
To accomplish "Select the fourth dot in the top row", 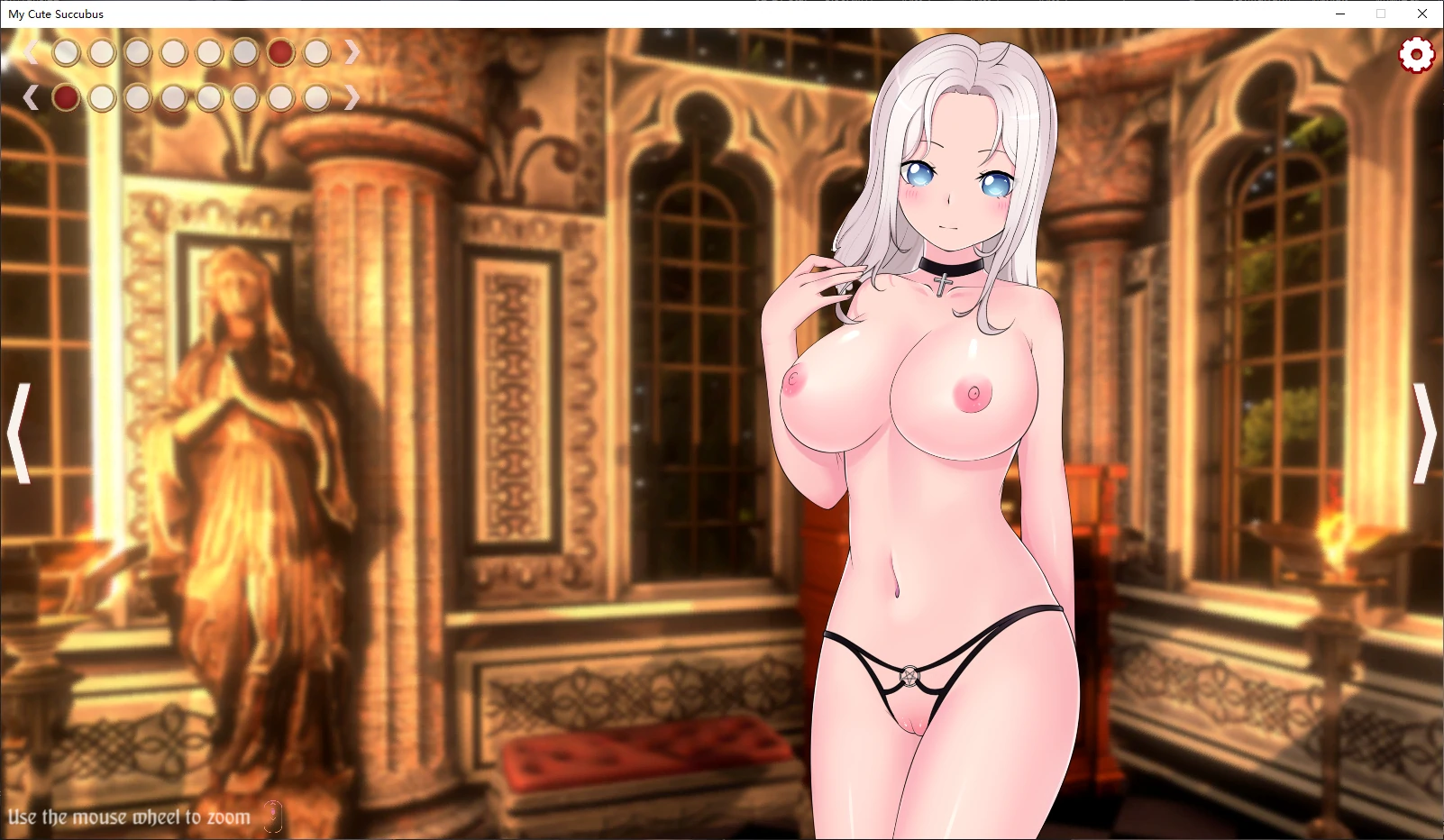I will pos(173,52).
